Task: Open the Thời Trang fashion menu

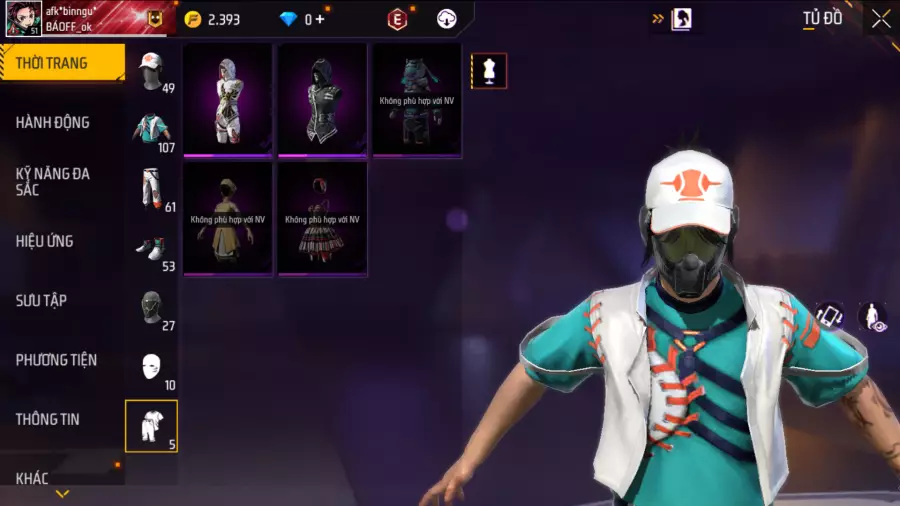Action: pos(62,63)
